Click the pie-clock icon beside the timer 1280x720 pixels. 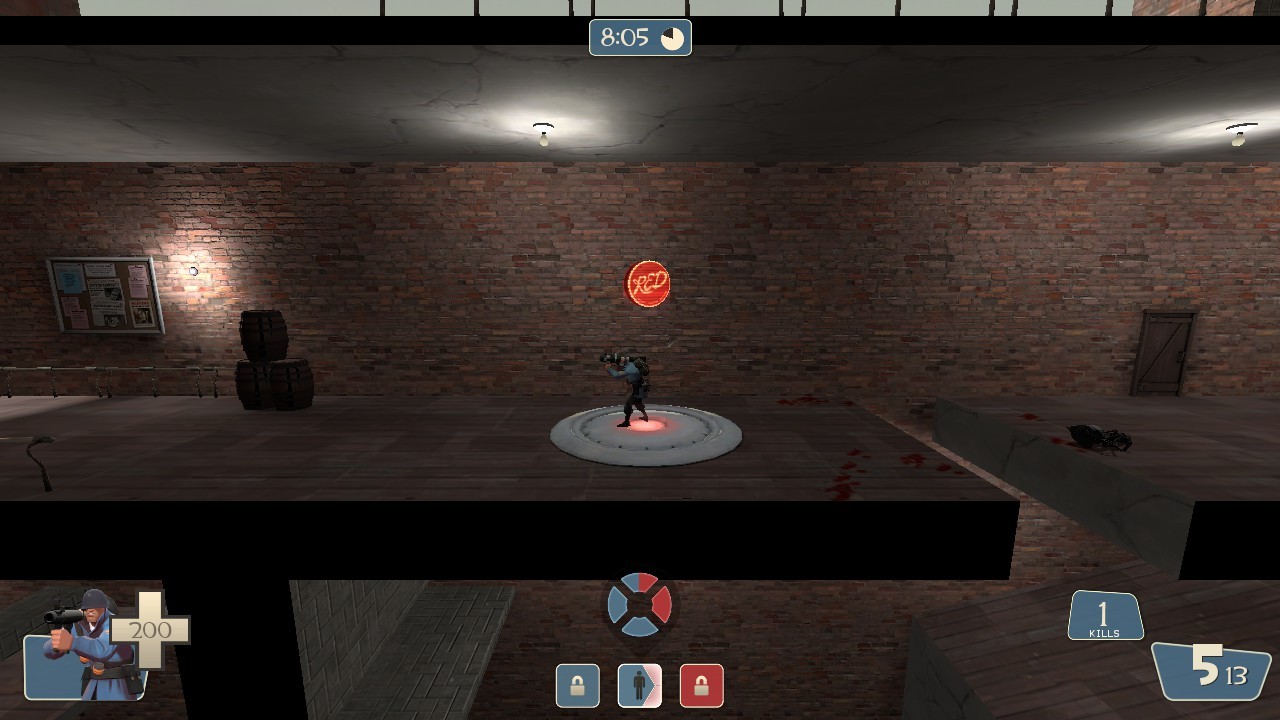[674, 38]
